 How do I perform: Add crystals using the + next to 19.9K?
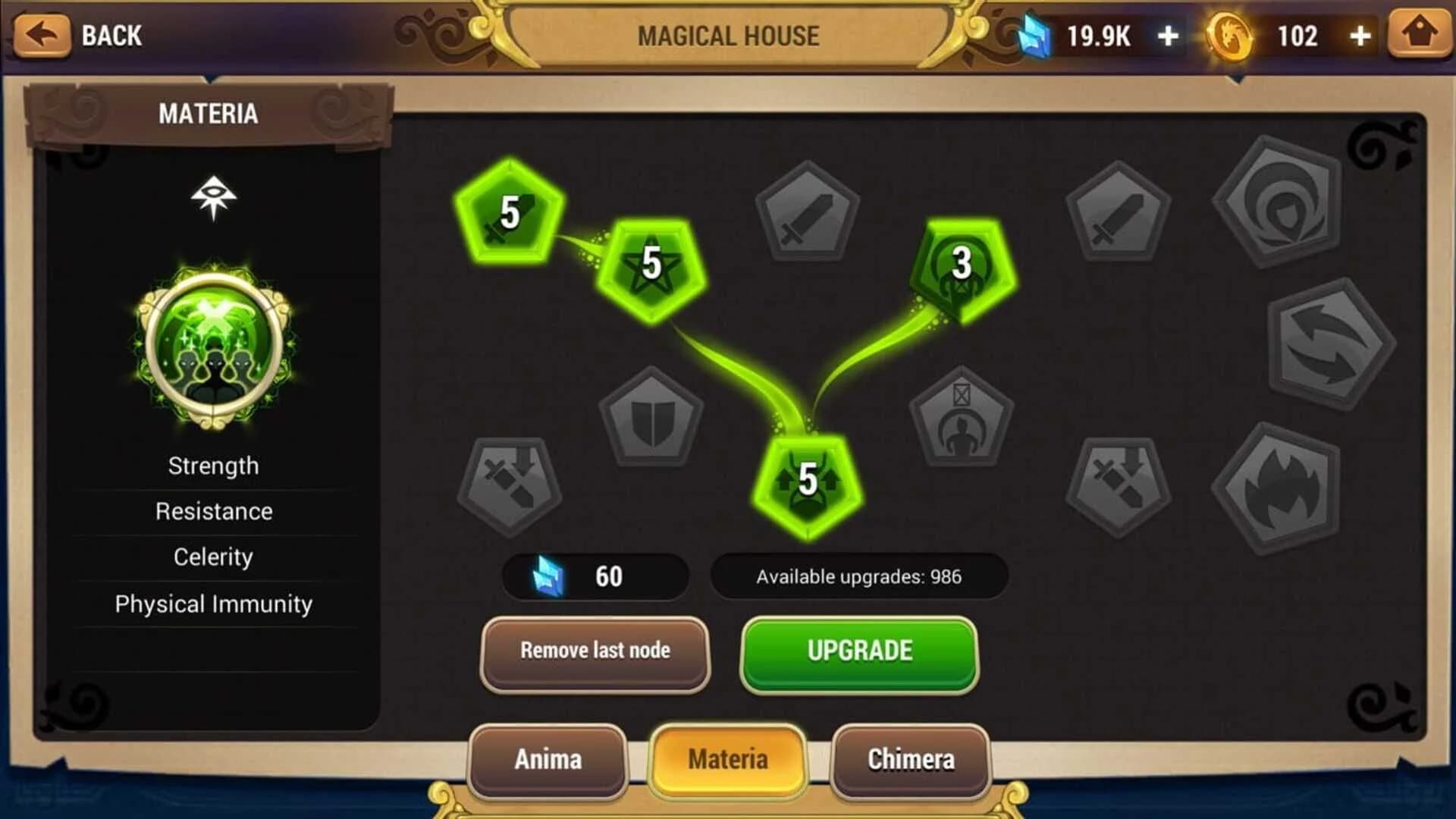coord(1169,34)
